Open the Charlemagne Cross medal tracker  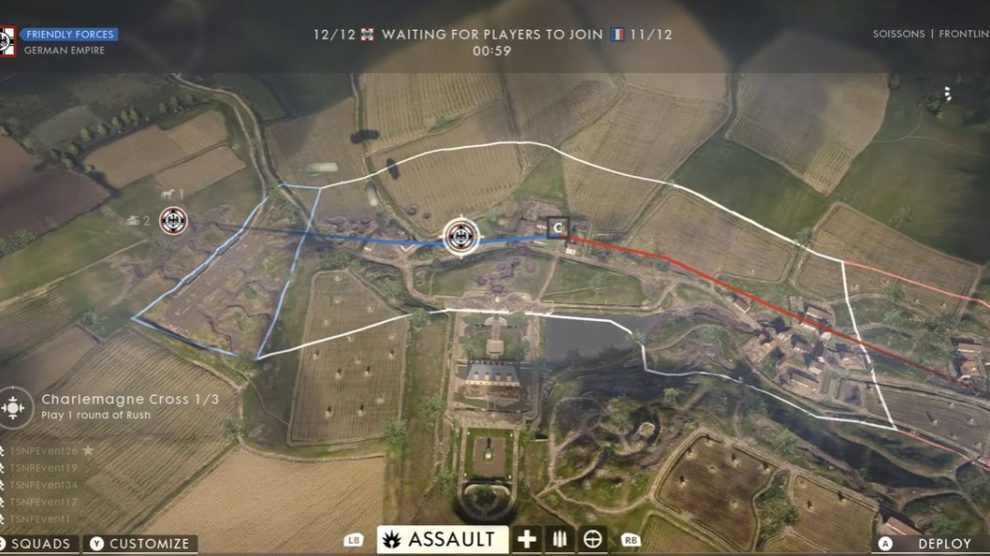[14, 407]
